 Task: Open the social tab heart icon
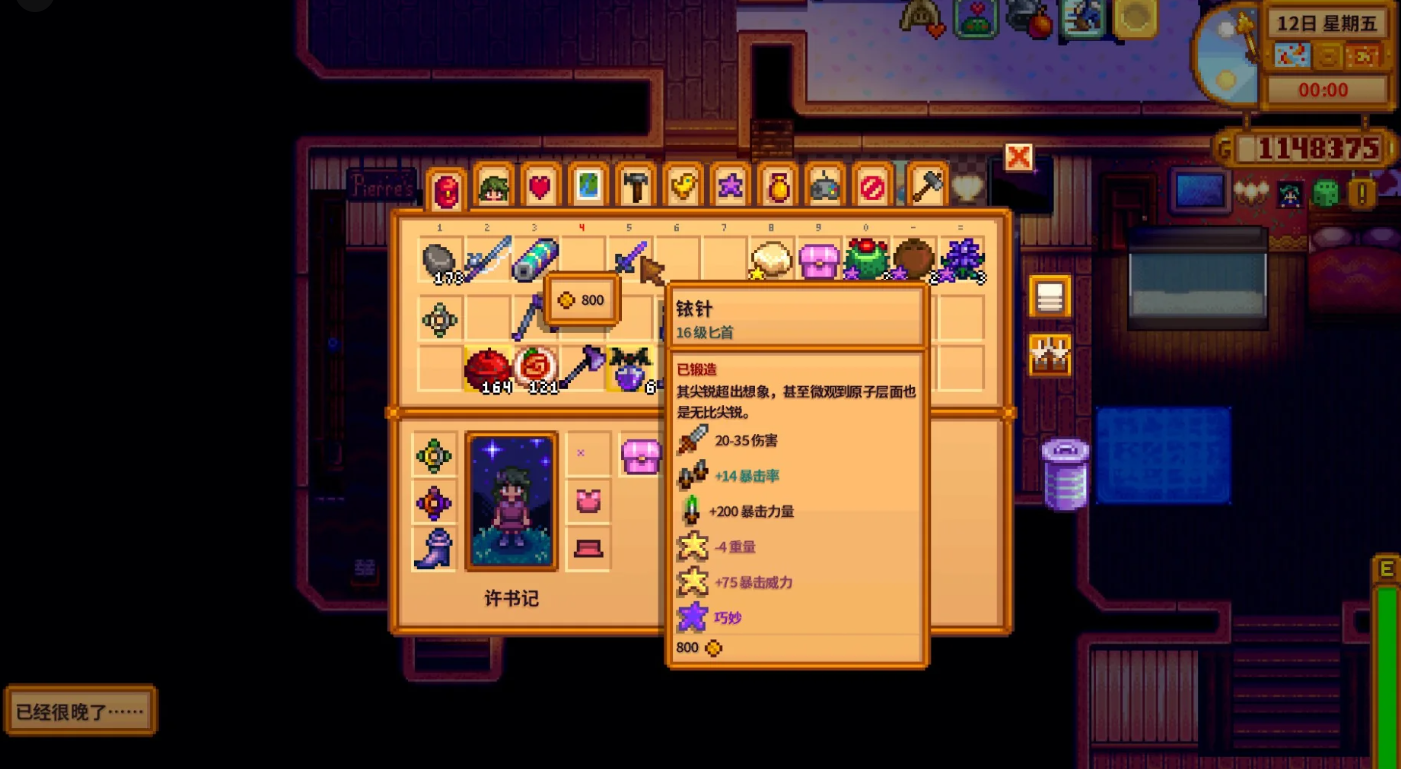click(540, 187)
